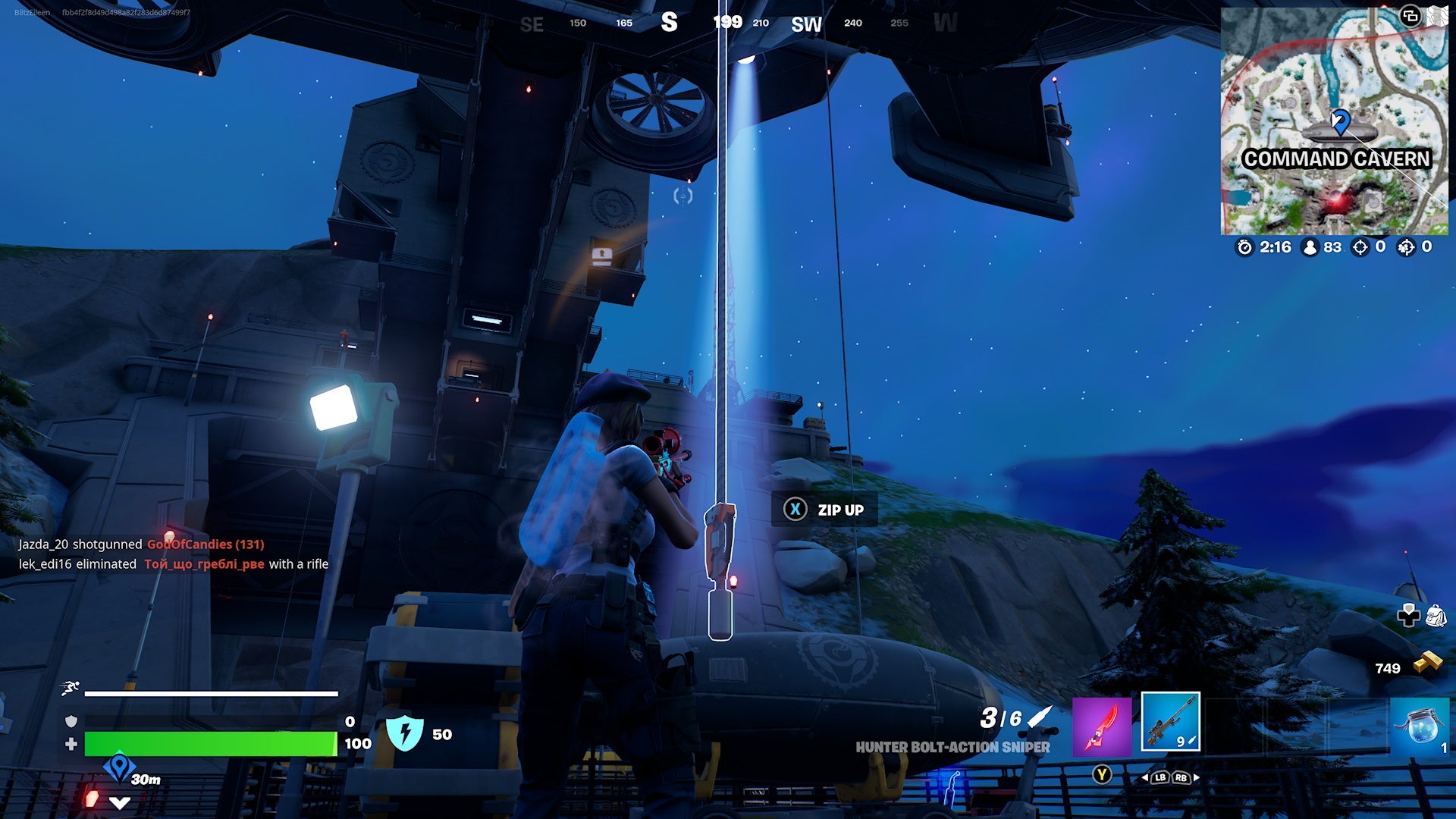Screen dimensions: 1456x819
Task: Click the left arrow beside LB
Action: point(1147,777)
